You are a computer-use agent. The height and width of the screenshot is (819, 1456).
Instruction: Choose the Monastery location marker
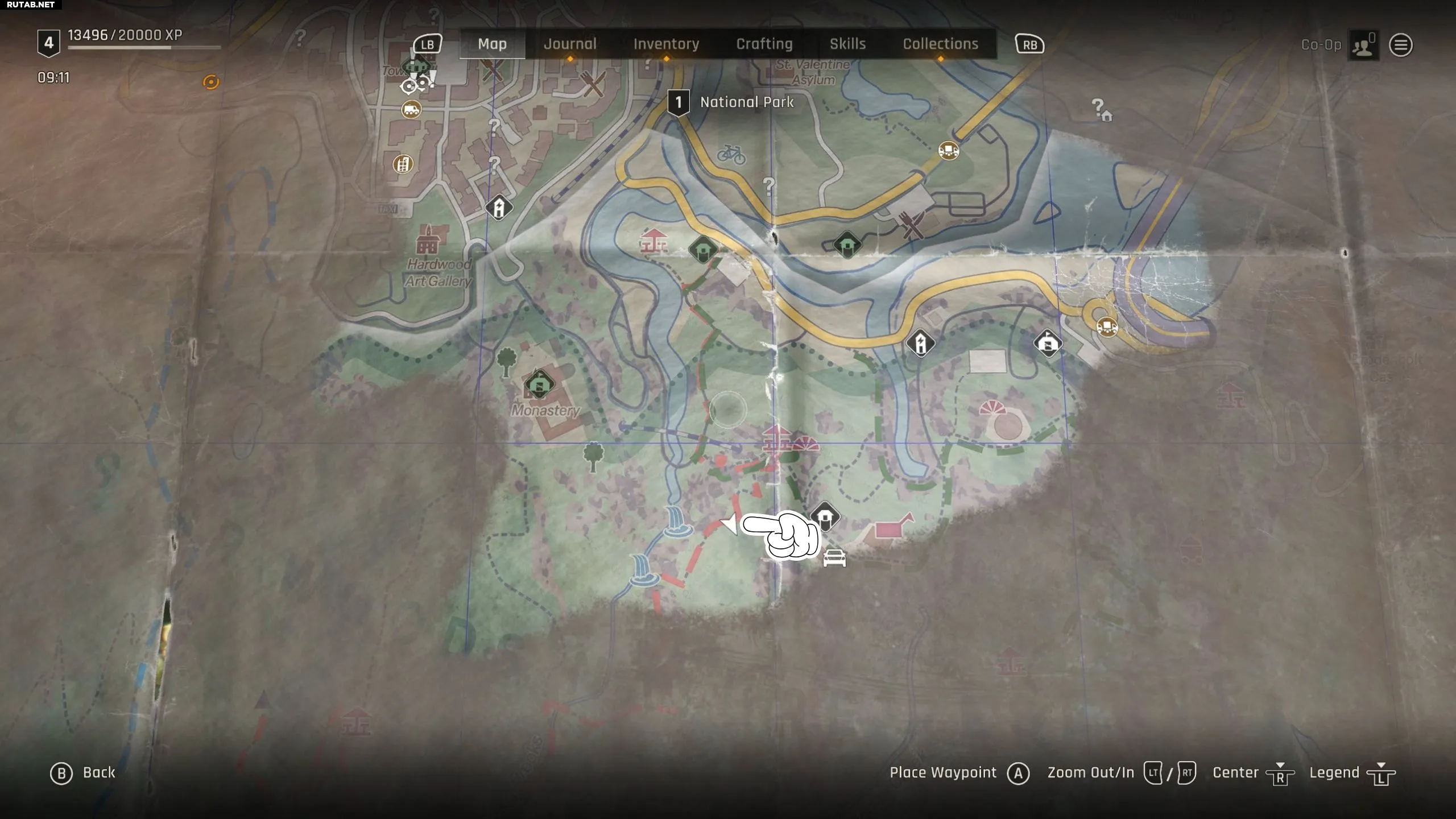click(539, 384)
